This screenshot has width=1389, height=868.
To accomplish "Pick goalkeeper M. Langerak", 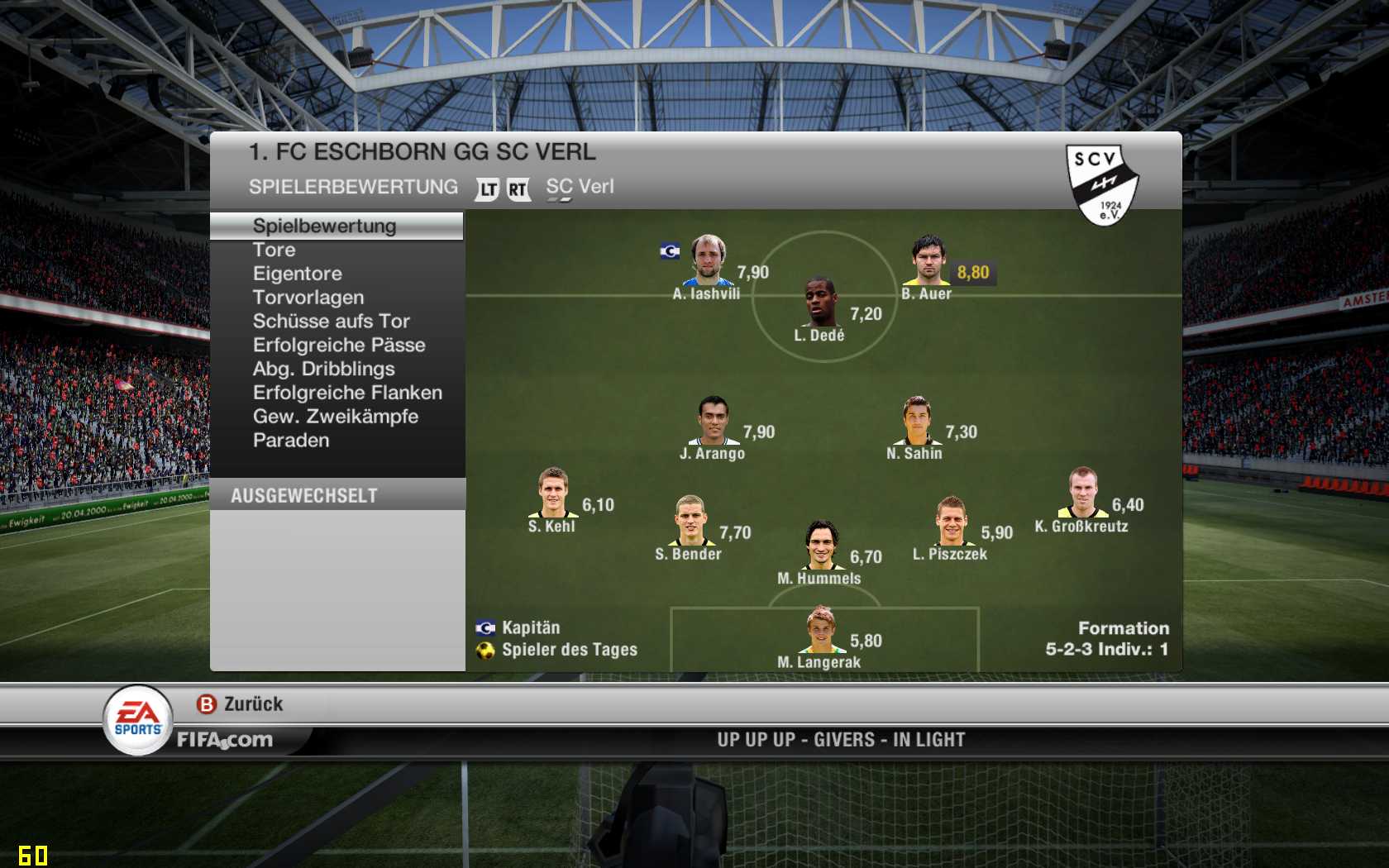I will (821, 630).
